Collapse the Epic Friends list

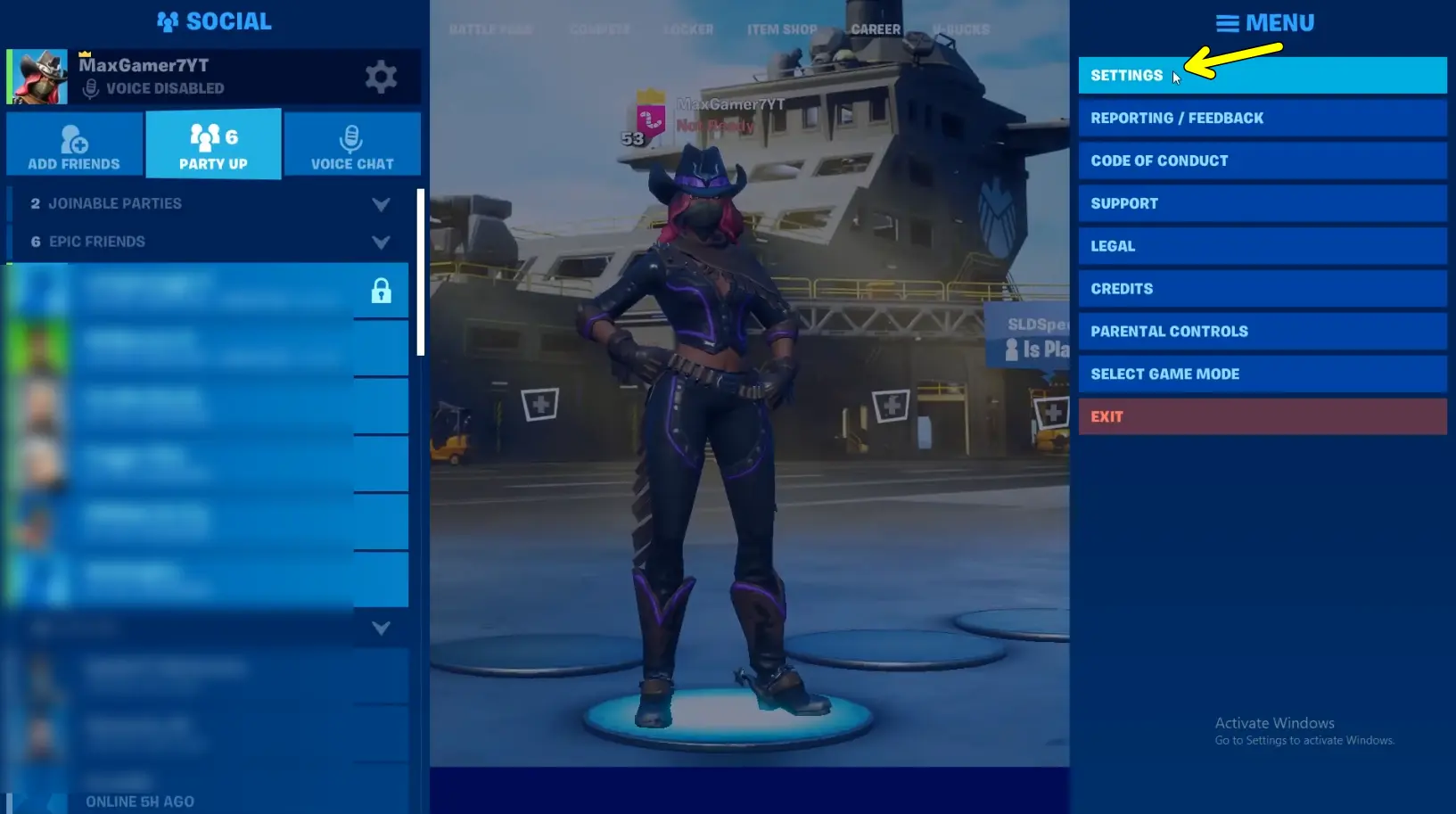(382, 242)
